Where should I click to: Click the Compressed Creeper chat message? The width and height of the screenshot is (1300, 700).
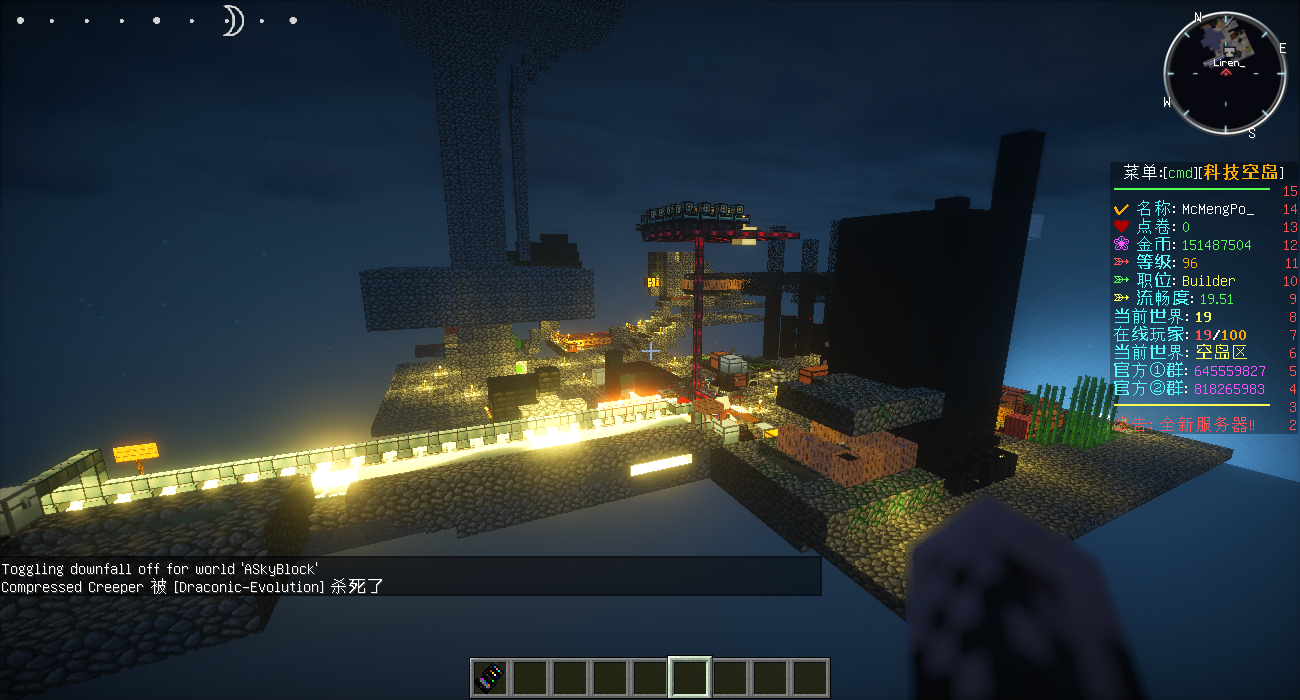193,587
